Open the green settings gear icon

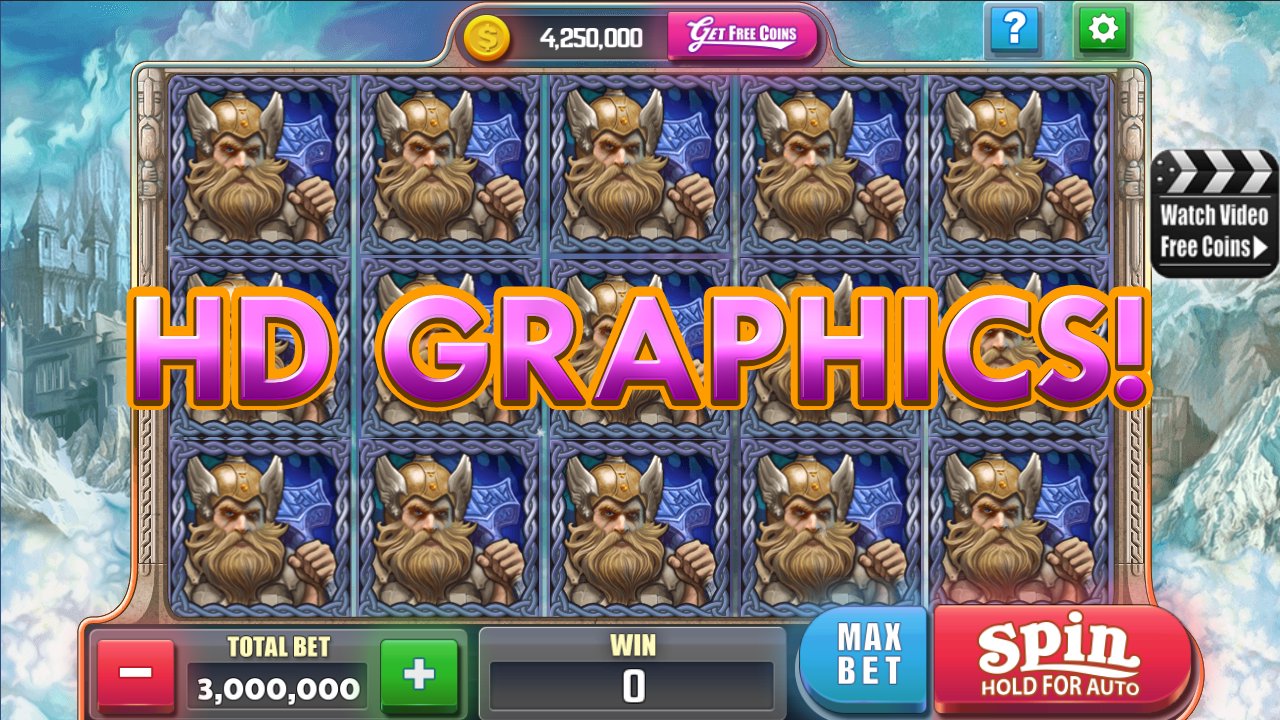[1102, 29]
